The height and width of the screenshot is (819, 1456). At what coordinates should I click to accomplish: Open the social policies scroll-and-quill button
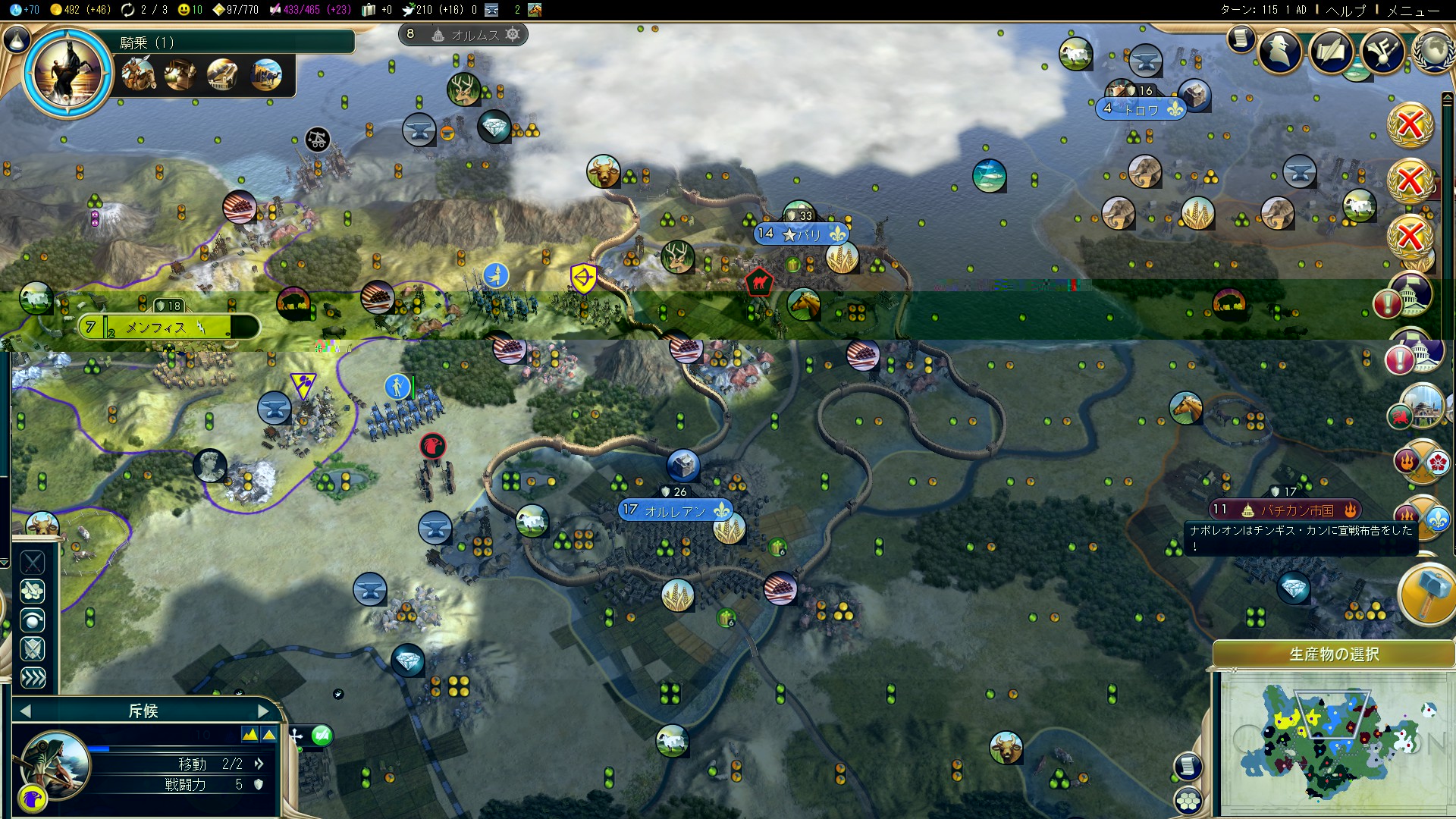click(1331, 52)
